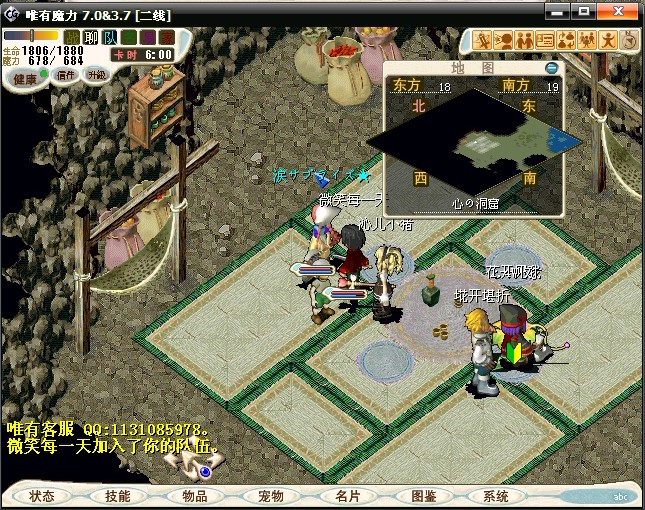Screen dimensions: 645x510
Task: Open the 名片 name card menu
Action: (x=347, y=496)
